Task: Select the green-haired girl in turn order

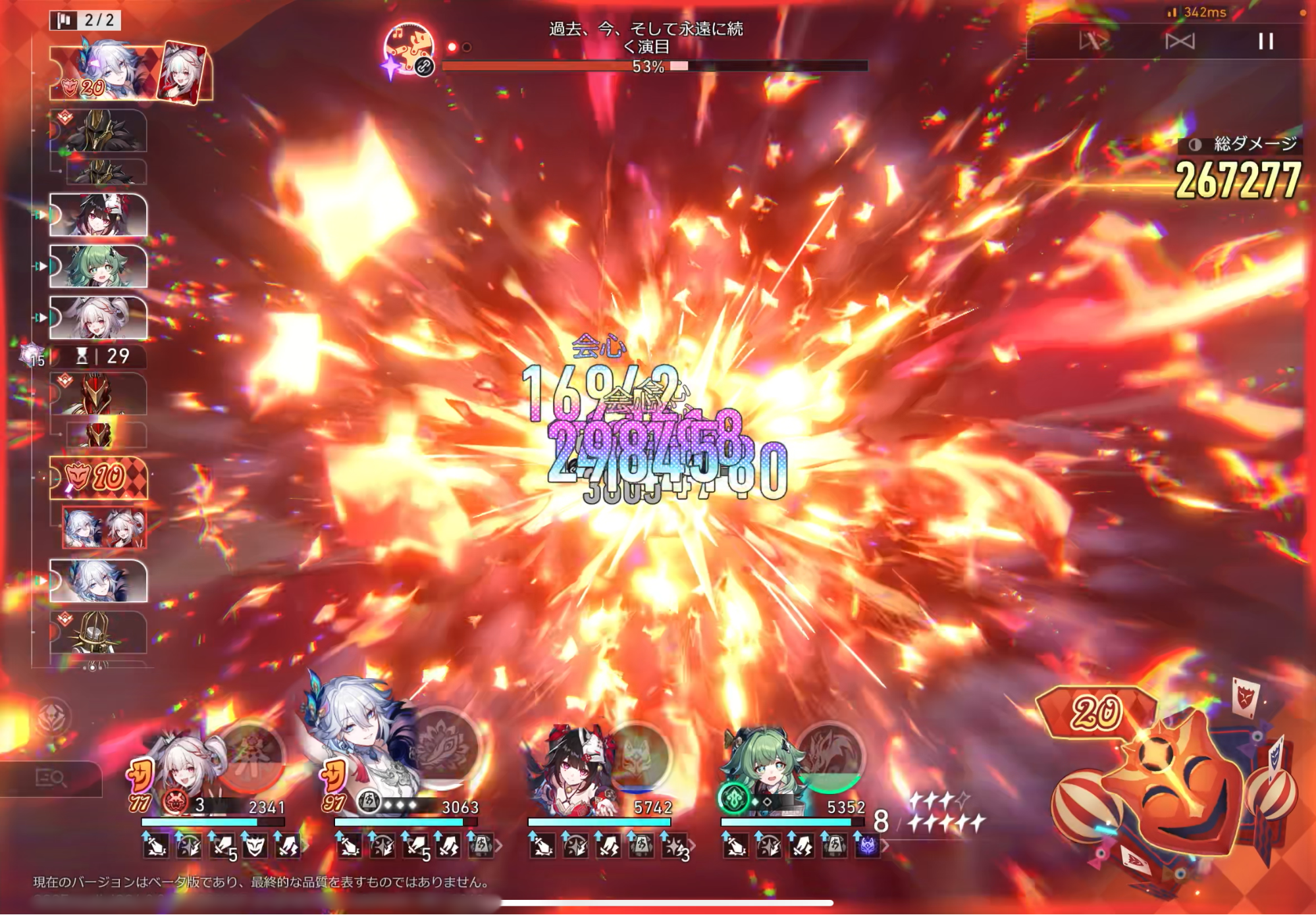Action: pos(99,266)
